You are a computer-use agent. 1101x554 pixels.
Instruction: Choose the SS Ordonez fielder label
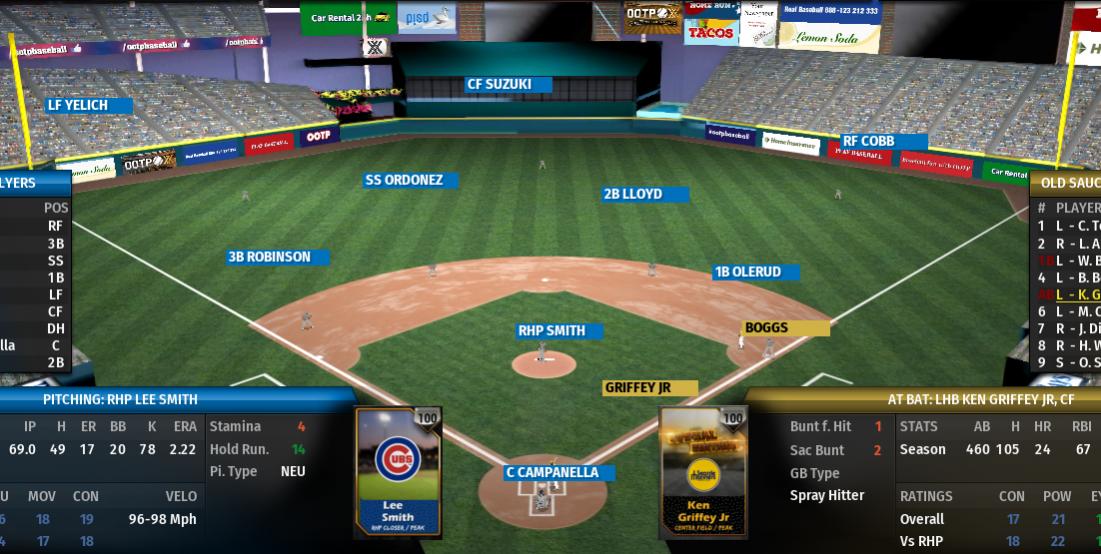[411, 181]
